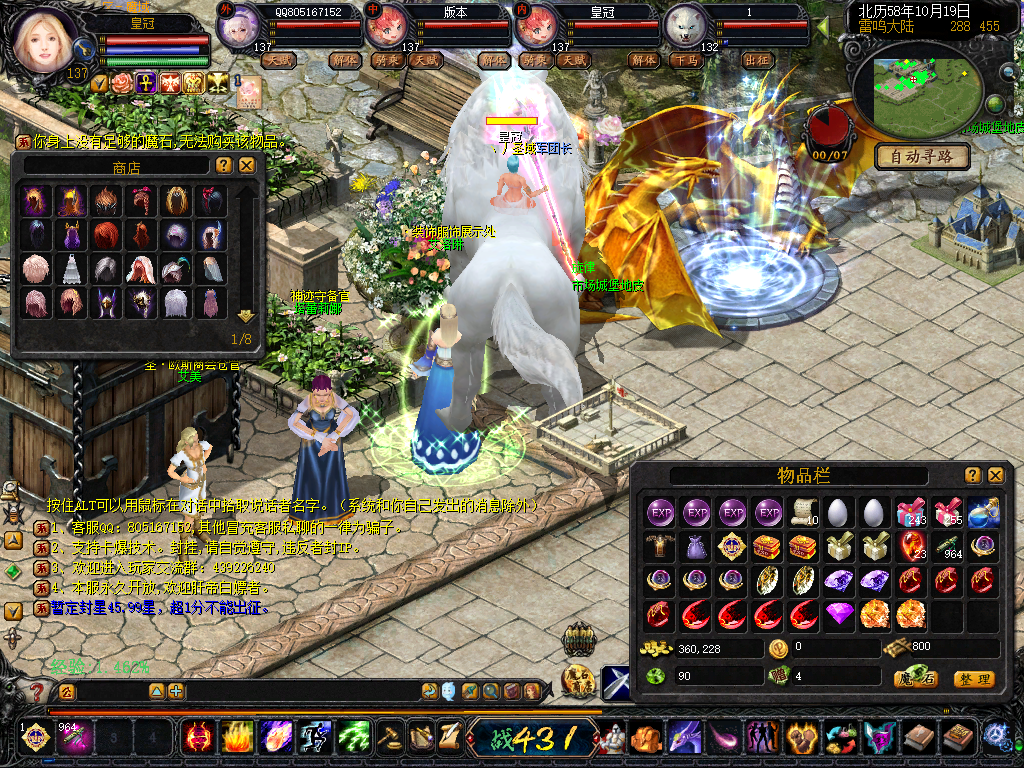Open the 魔石 magic stone button
Screen dimensions: 1024x768
(x=915, y=679)
